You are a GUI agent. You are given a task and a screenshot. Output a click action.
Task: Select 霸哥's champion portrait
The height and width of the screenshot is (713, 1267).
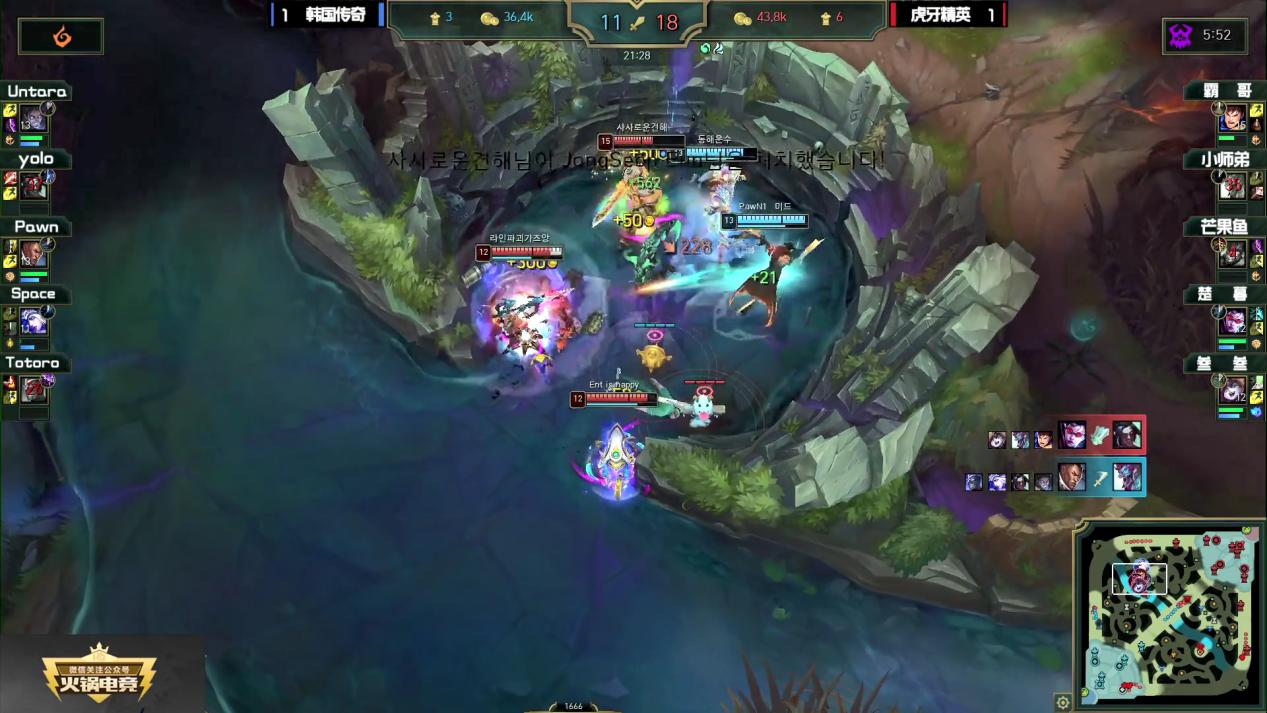(1232, 120)
